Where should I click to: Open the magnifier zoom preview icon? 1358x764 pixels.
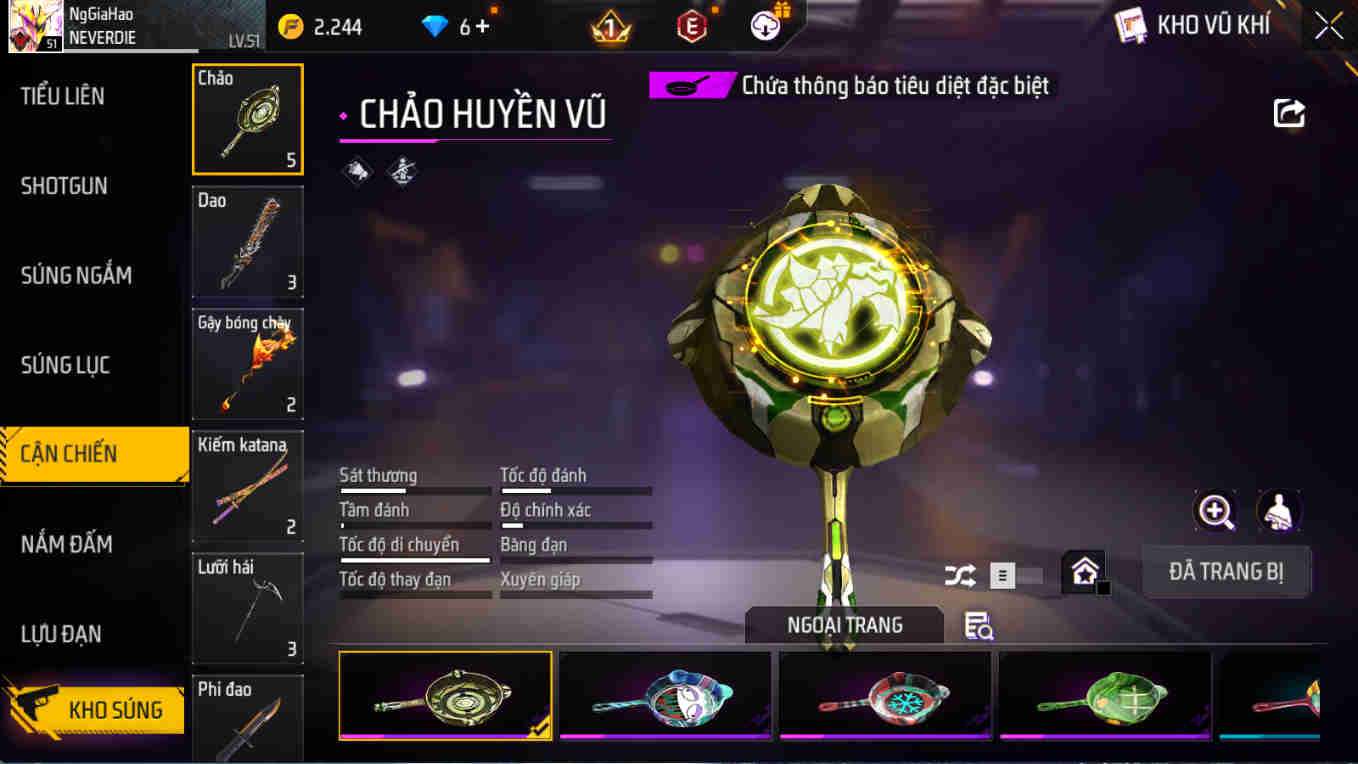[x=1214, y=512]
